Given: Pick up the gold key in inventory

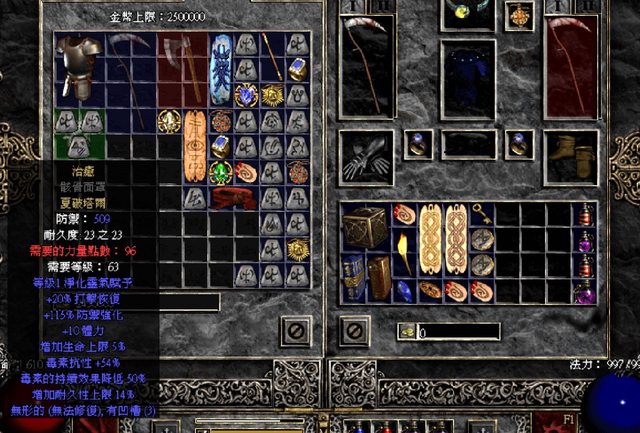Looking at the screenshot, I should click(481, 212).
